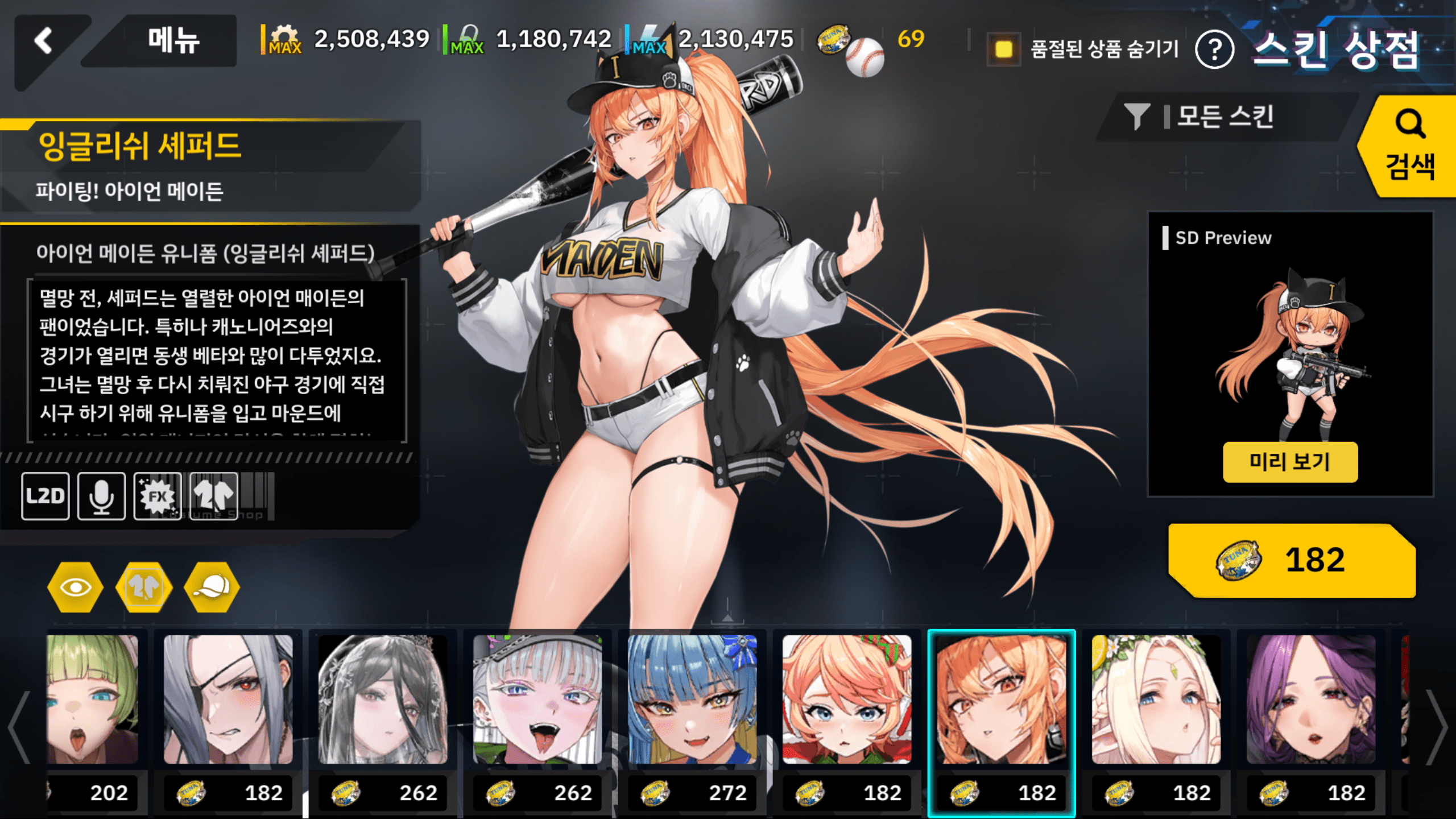Buy the skin for 182 tuna cans
This screenshot has width=1456, height=819.
pos(1291,560)
